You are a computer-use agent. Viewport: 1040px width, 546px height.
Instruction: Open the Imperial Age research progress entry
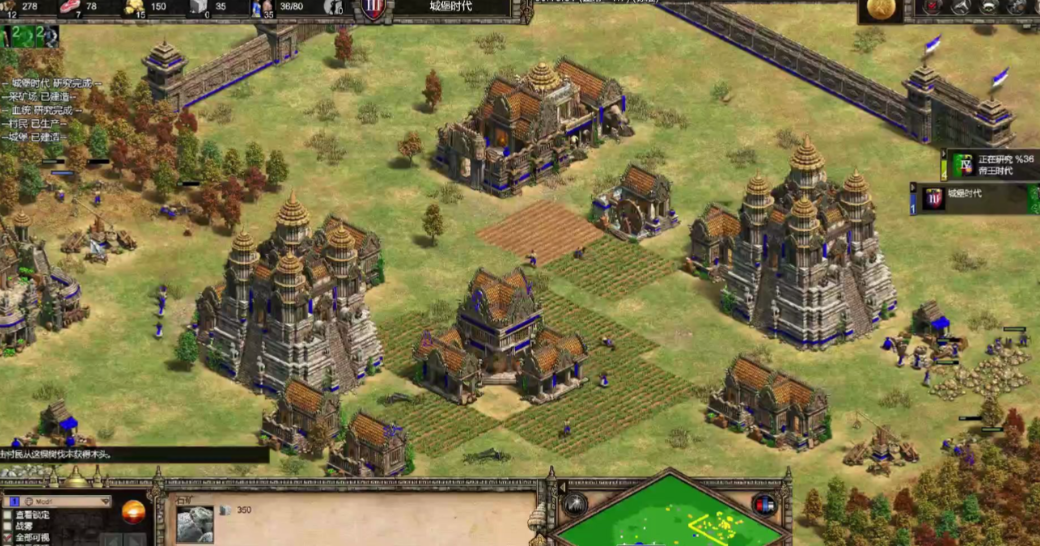[990, 165]
